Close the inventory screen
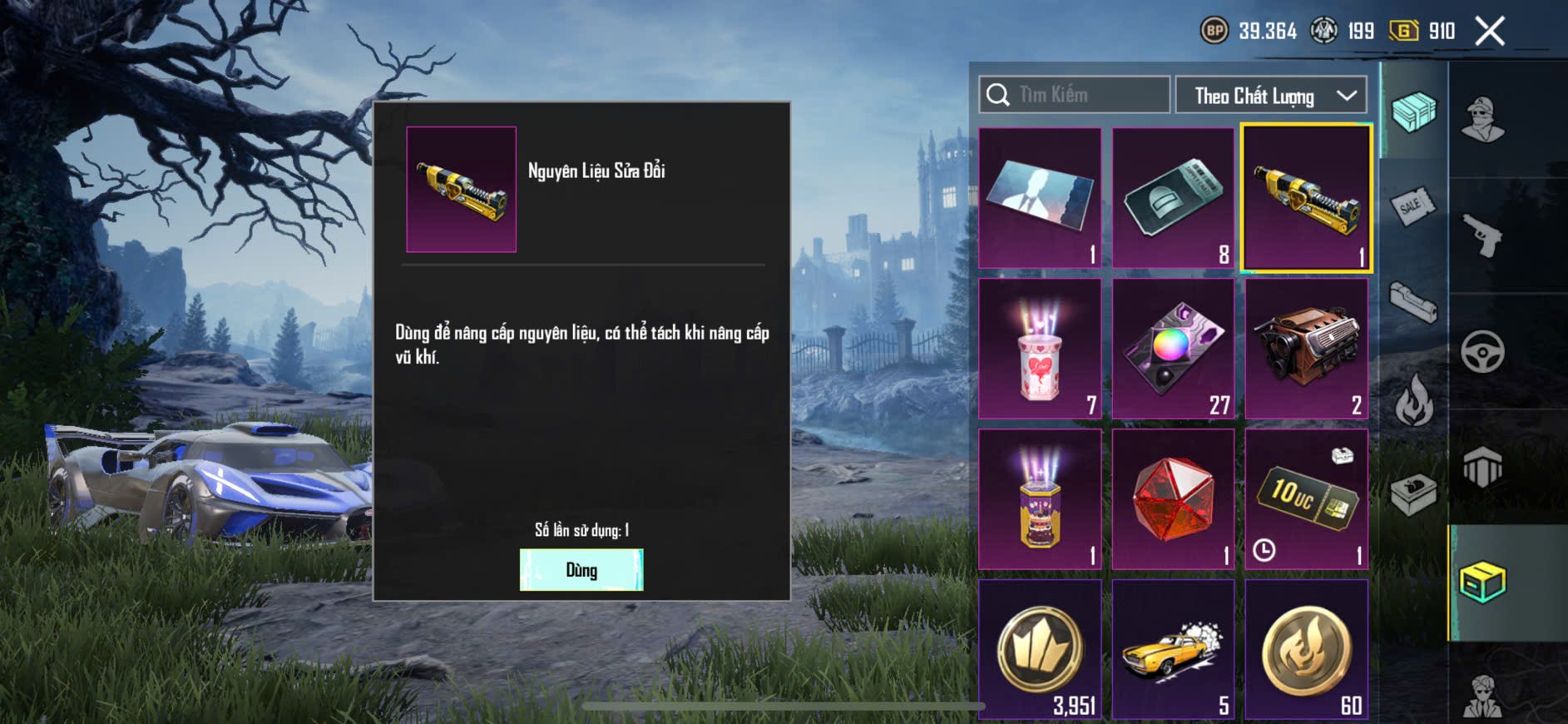 click(1489, 32)
